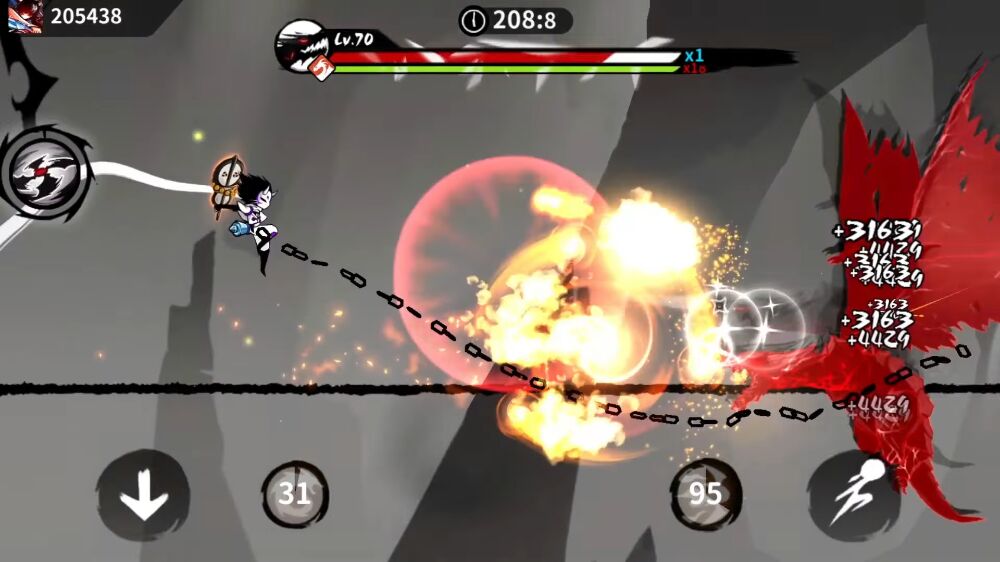This screenshot has height=562, width=1000.
Task: Activate the spiked red-eye ultimate skill
Action: click(x=45, y=172)
